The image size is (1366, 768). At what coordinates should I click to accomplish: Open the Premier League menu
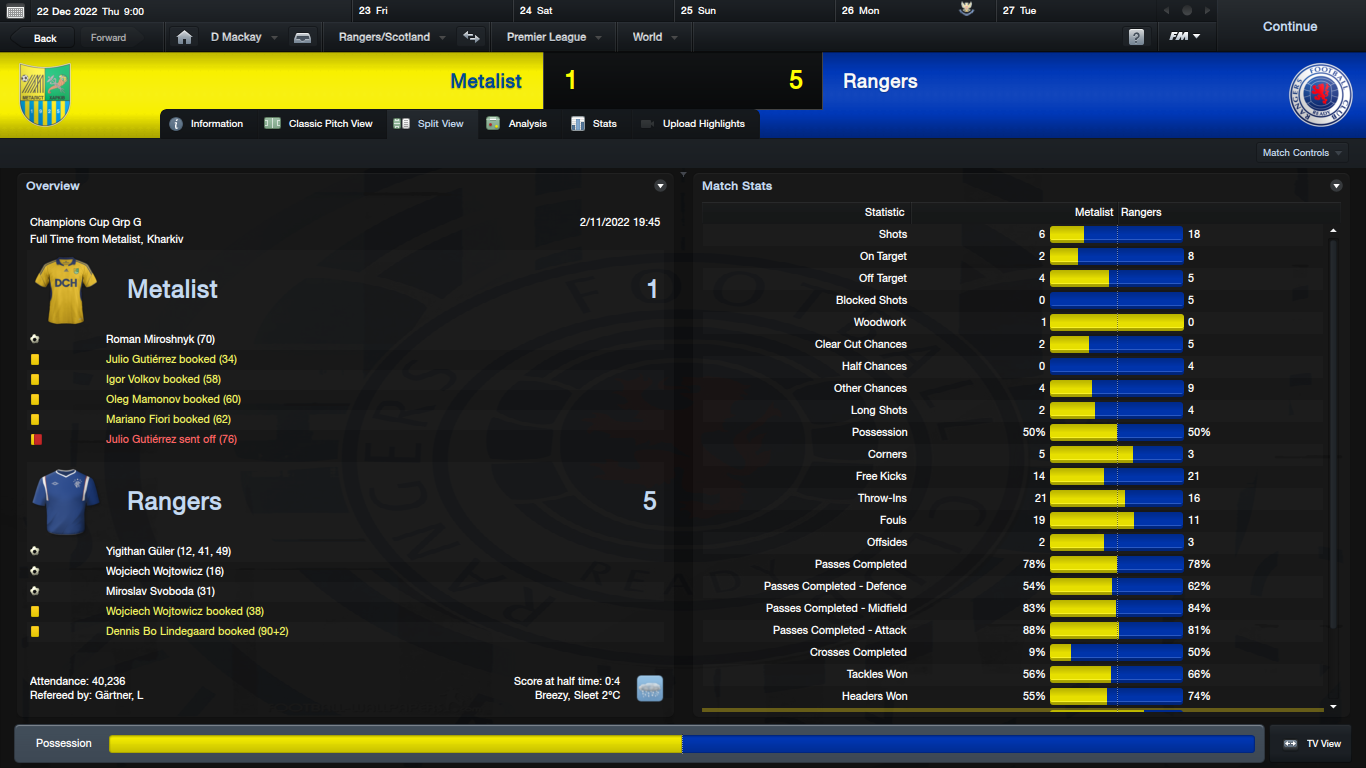point(553,38)
